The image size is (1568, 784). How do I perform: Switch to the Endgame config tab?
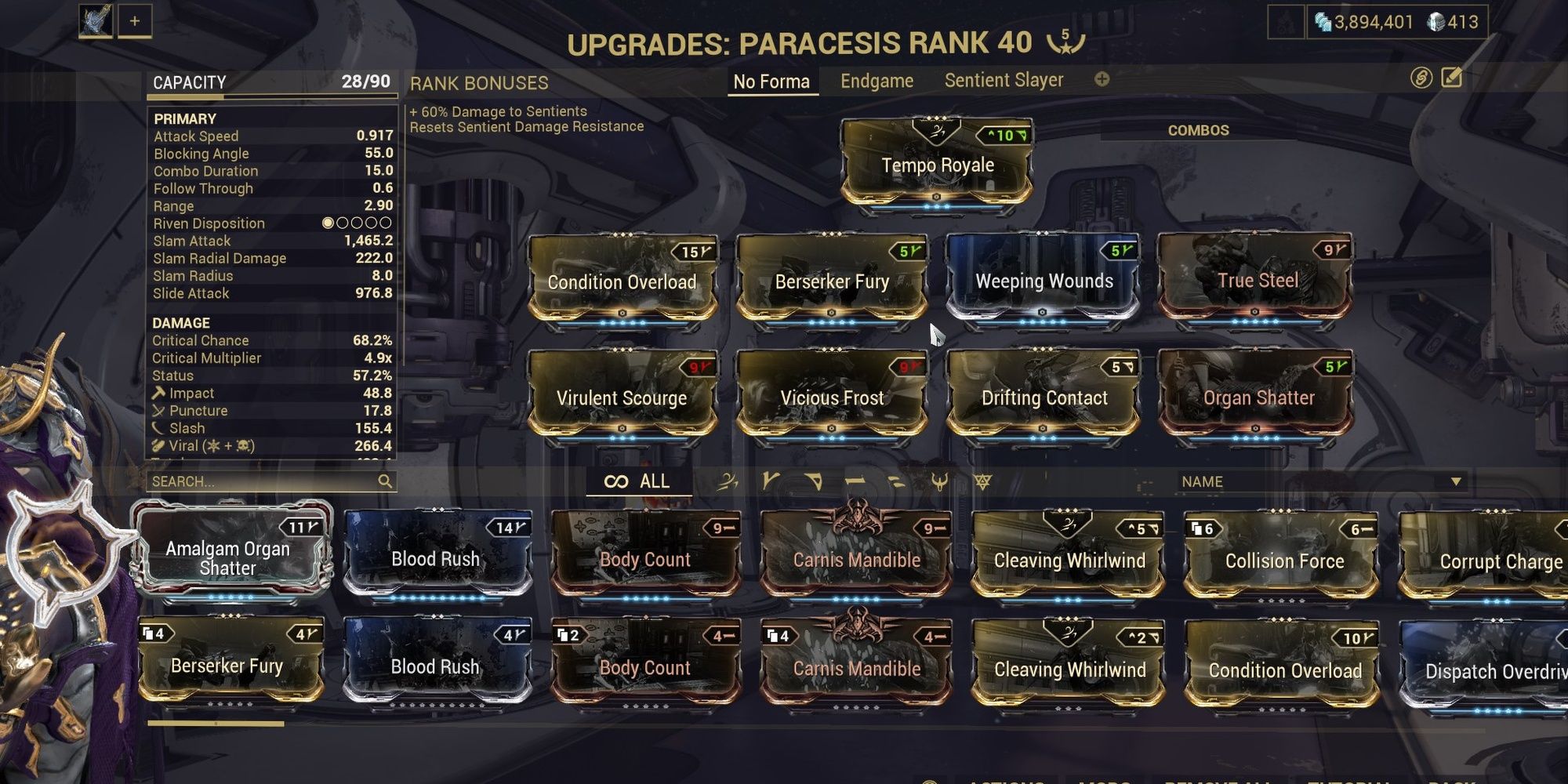coord(877,81)
